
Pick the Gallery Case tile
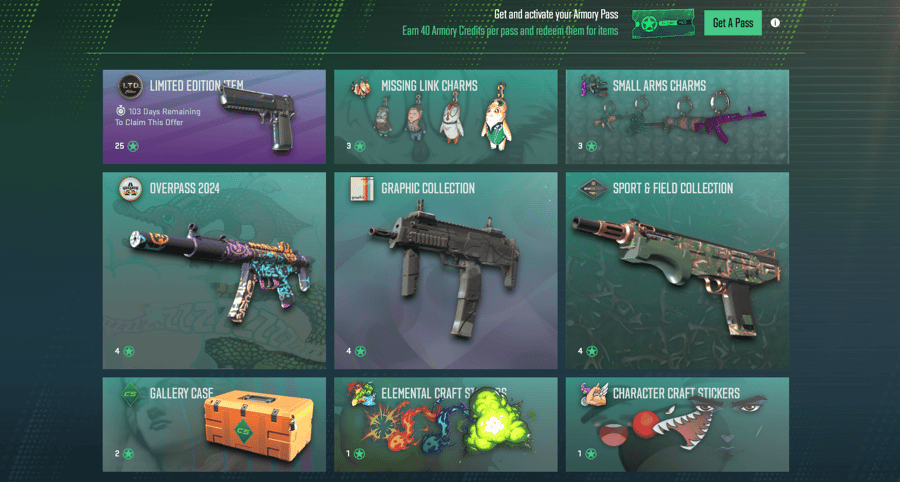click(x=214, y=424)
